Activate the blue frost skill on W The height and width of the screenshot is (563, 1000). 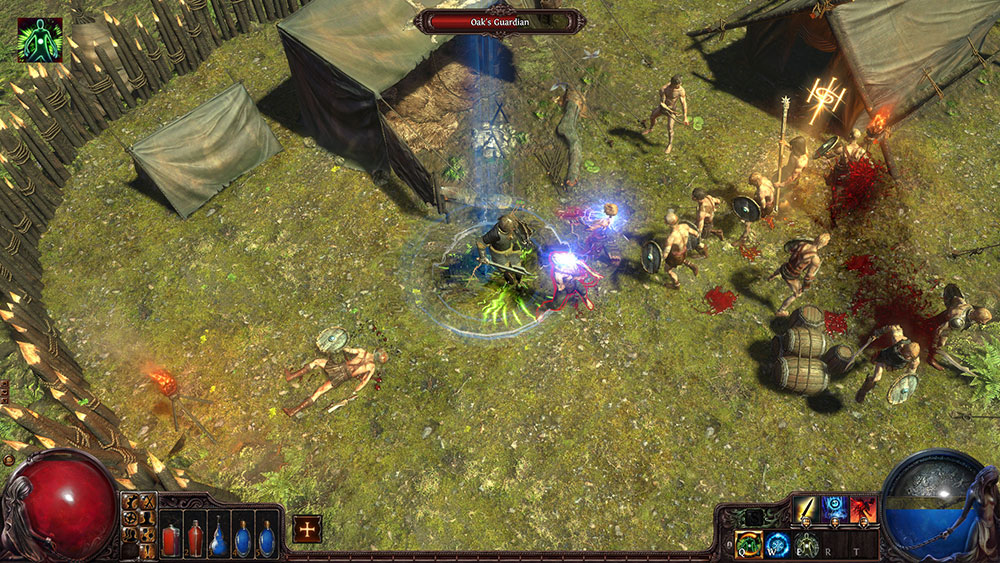click(x=777, y=545)
